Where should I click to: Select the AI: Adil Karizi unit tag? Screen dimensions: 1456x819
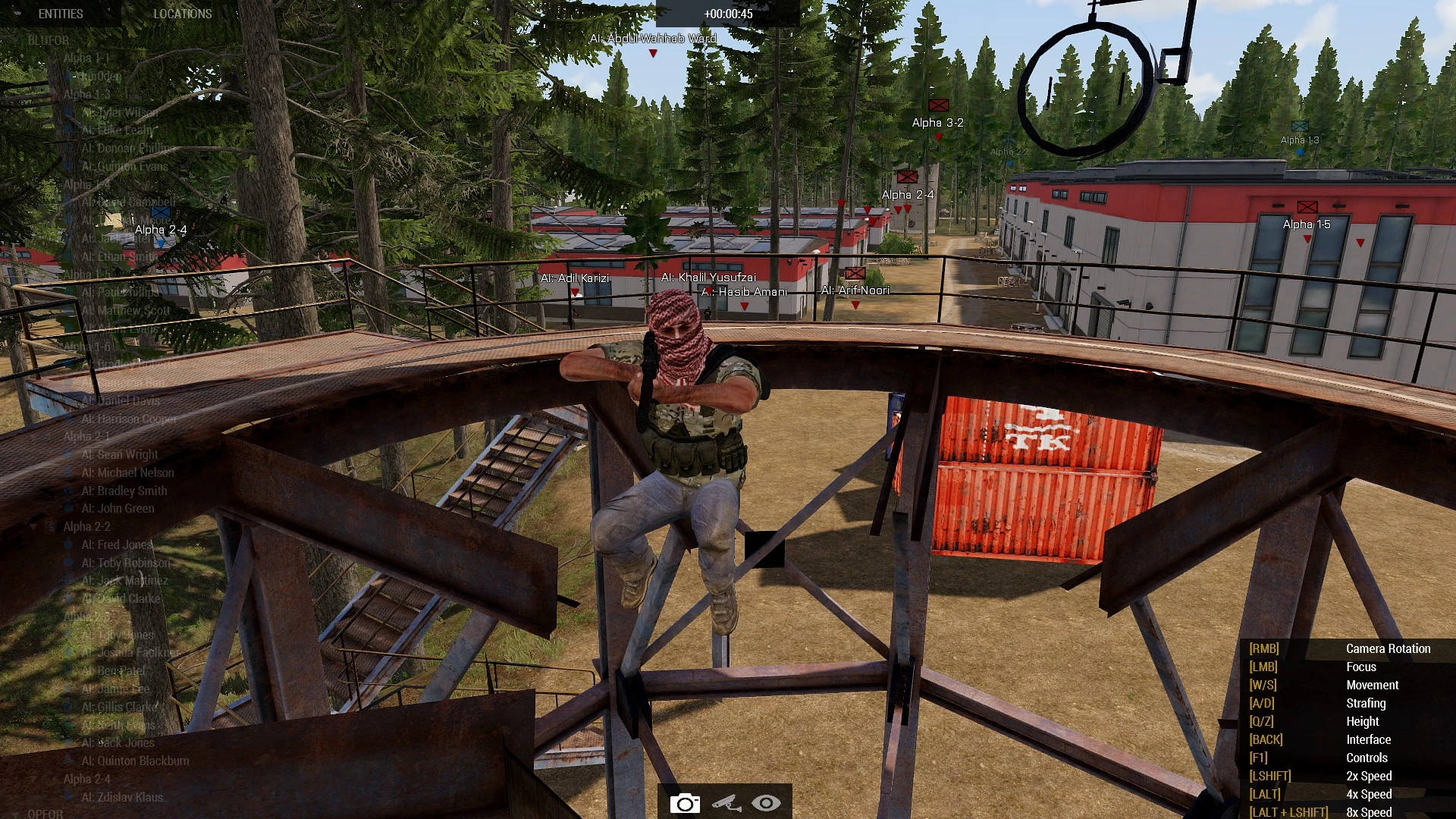click(x=575, y=278)
